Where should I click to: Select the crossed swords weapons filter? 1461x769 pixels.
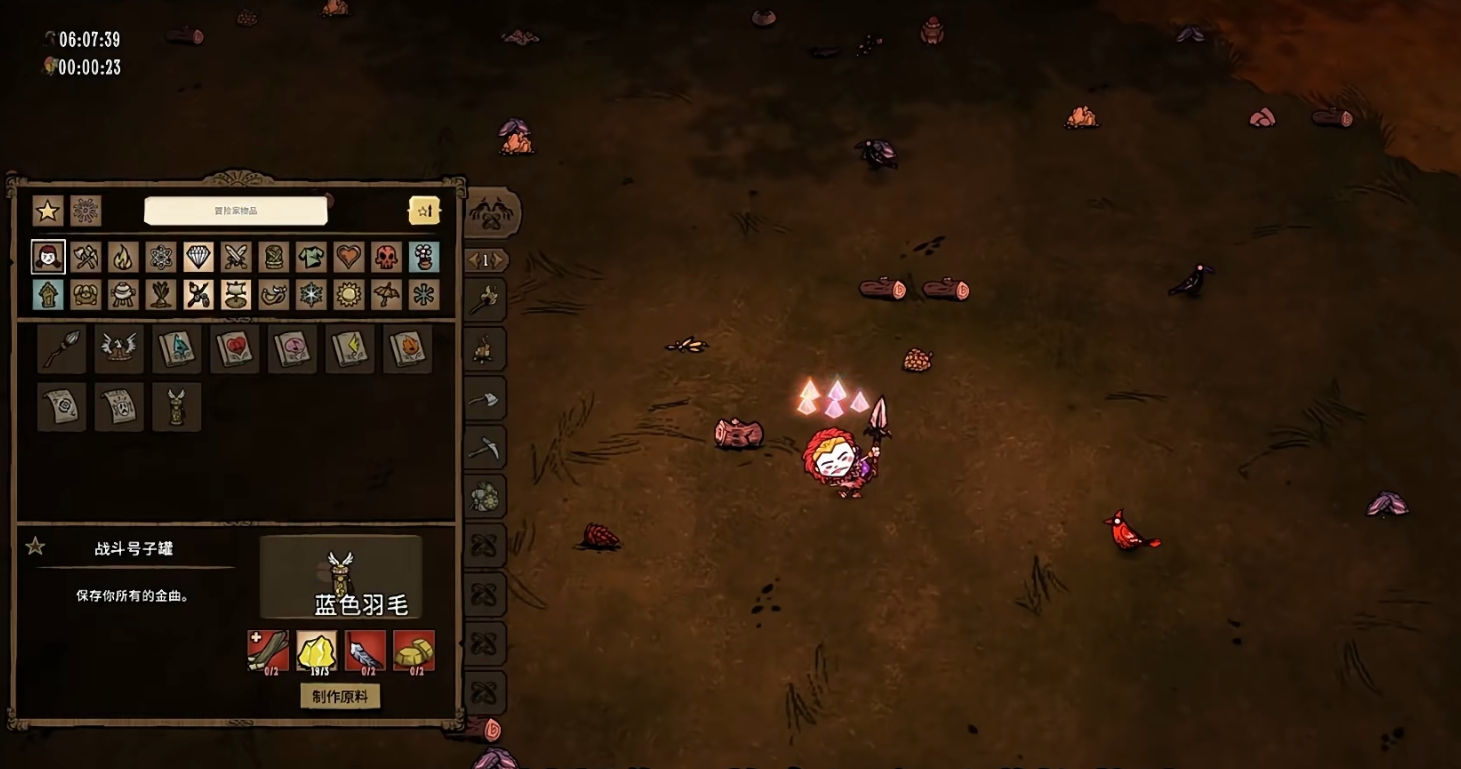[236, 257]
